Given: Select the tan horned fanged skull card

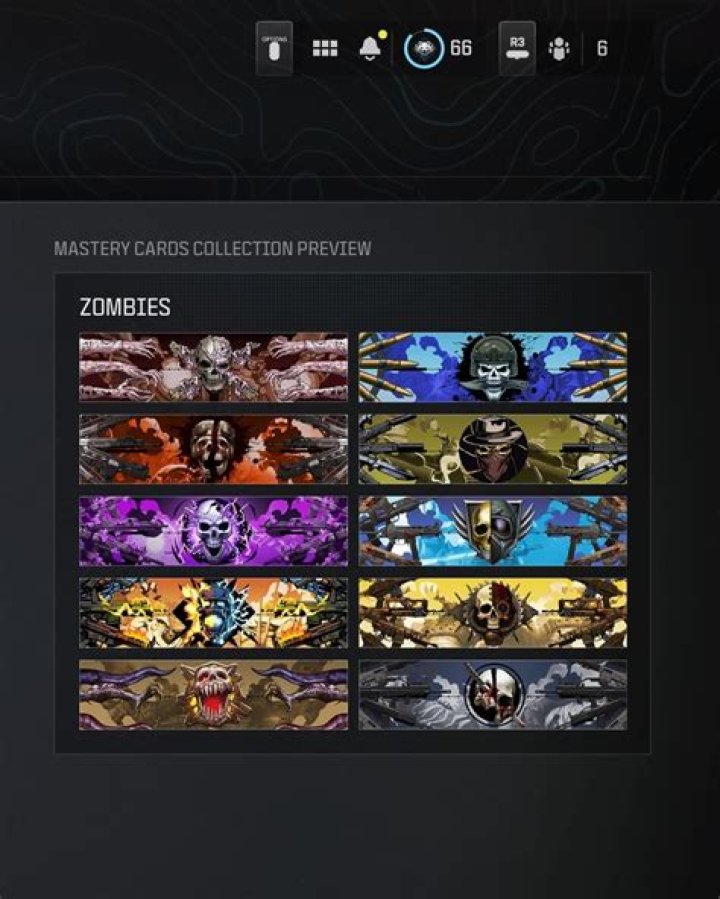Looking at the screenshot, I should [x=214, y=694].
